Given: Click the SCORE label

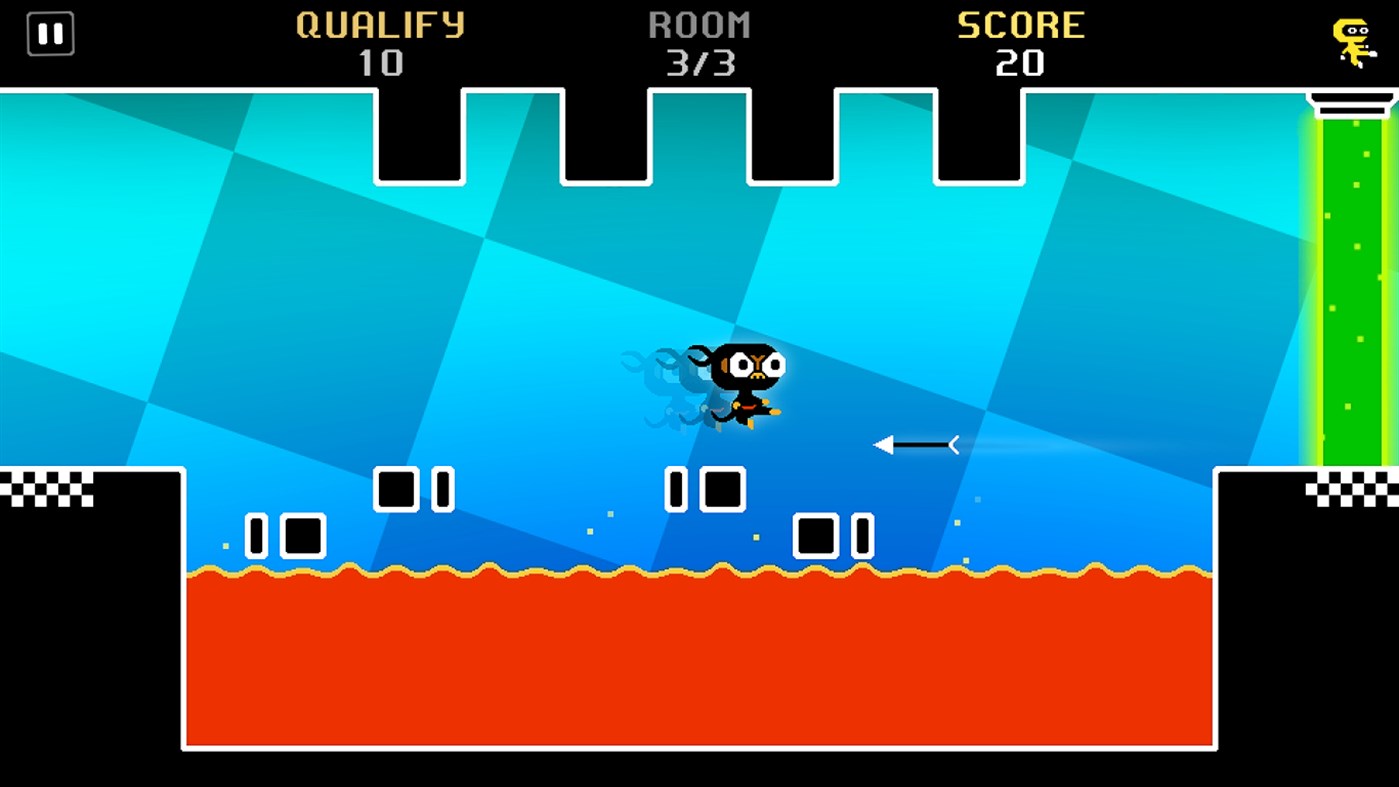Looking at the screenshot, I should point(1022,24).
